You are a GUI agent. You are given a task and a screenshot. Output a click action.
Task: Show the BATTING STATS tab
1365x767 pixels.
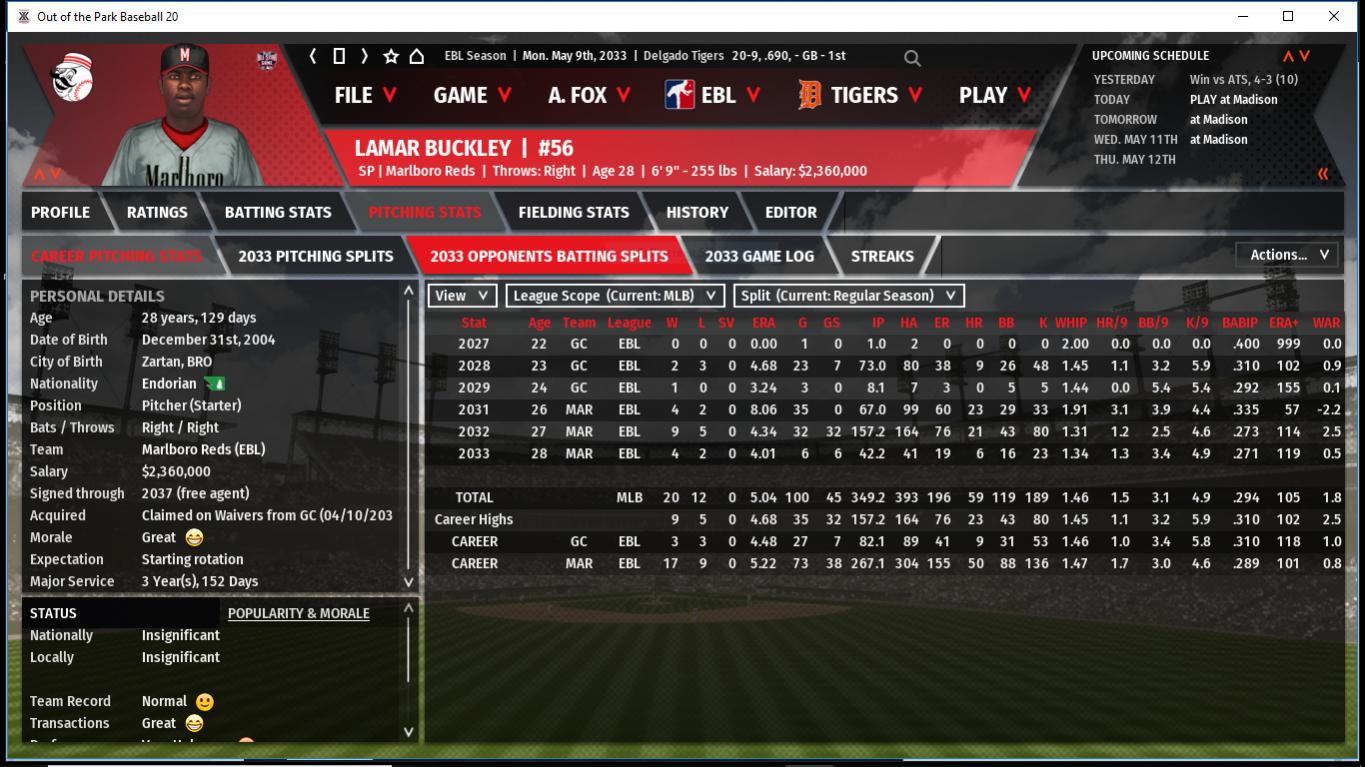[x=278, y=212]
